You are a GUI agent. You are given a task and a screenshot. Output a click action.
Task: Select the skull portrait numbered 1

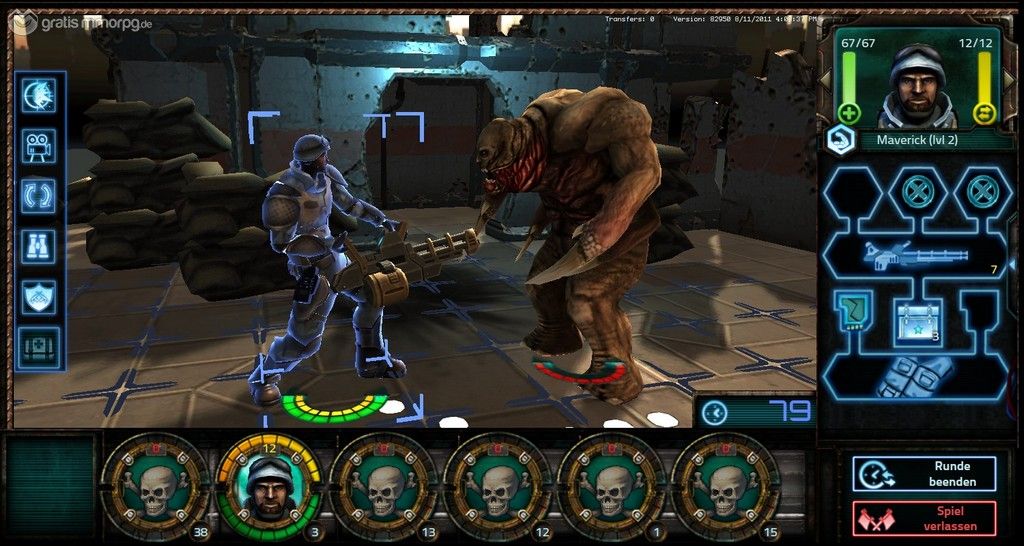(611, 487)
